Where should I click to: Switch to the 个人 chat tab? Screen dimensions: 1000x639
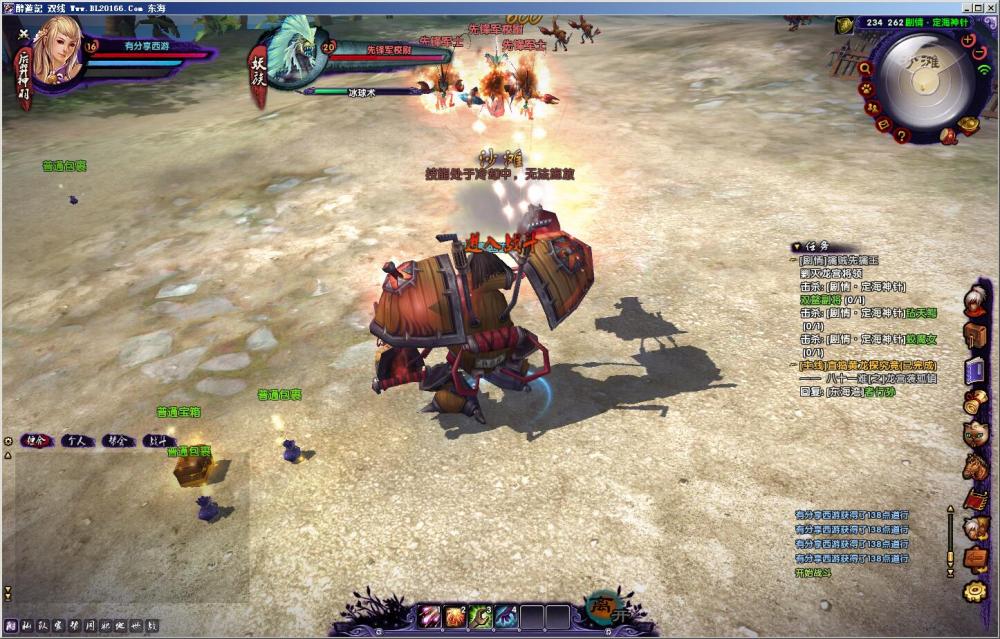click(x=74, y=440)
